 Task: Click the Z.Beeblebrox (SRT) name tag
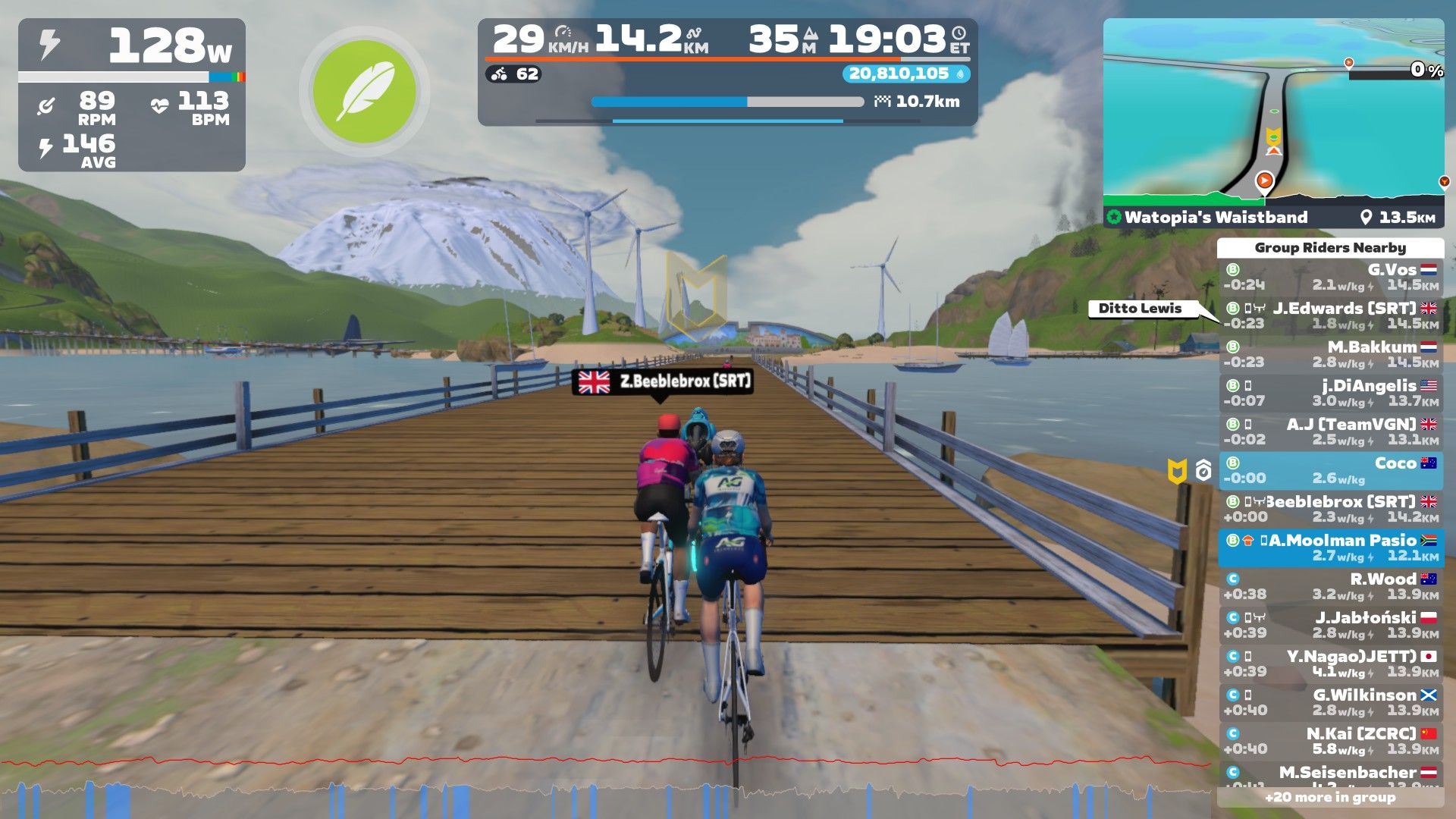pos(663,381)
